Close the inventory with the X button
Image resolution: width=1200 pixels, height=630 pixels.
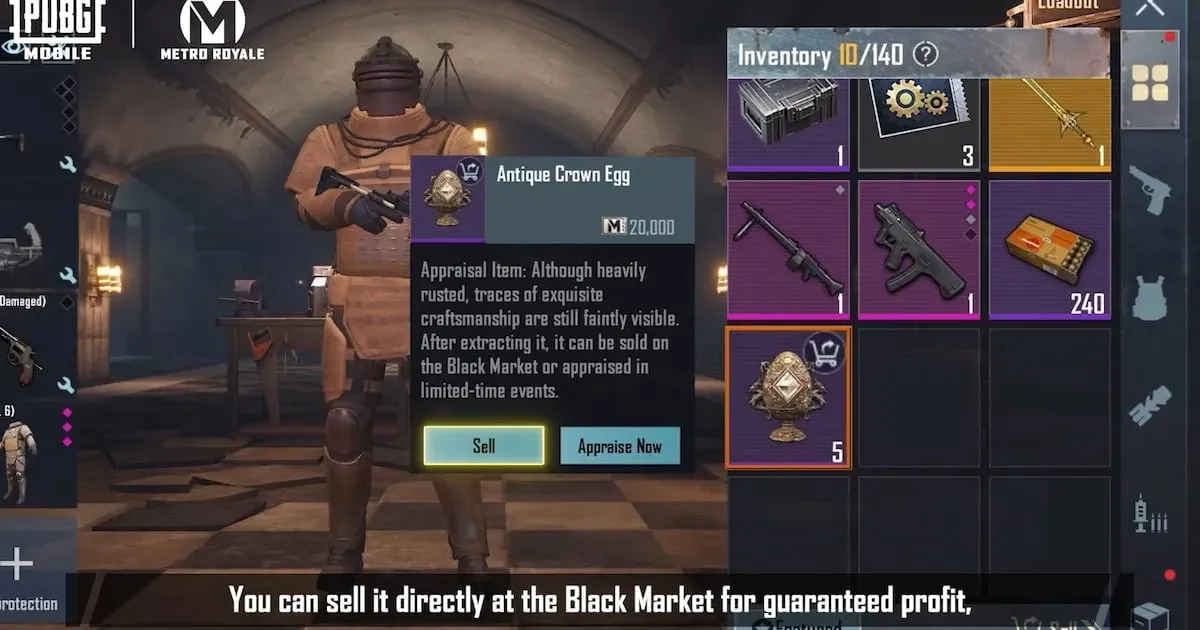1150,8
